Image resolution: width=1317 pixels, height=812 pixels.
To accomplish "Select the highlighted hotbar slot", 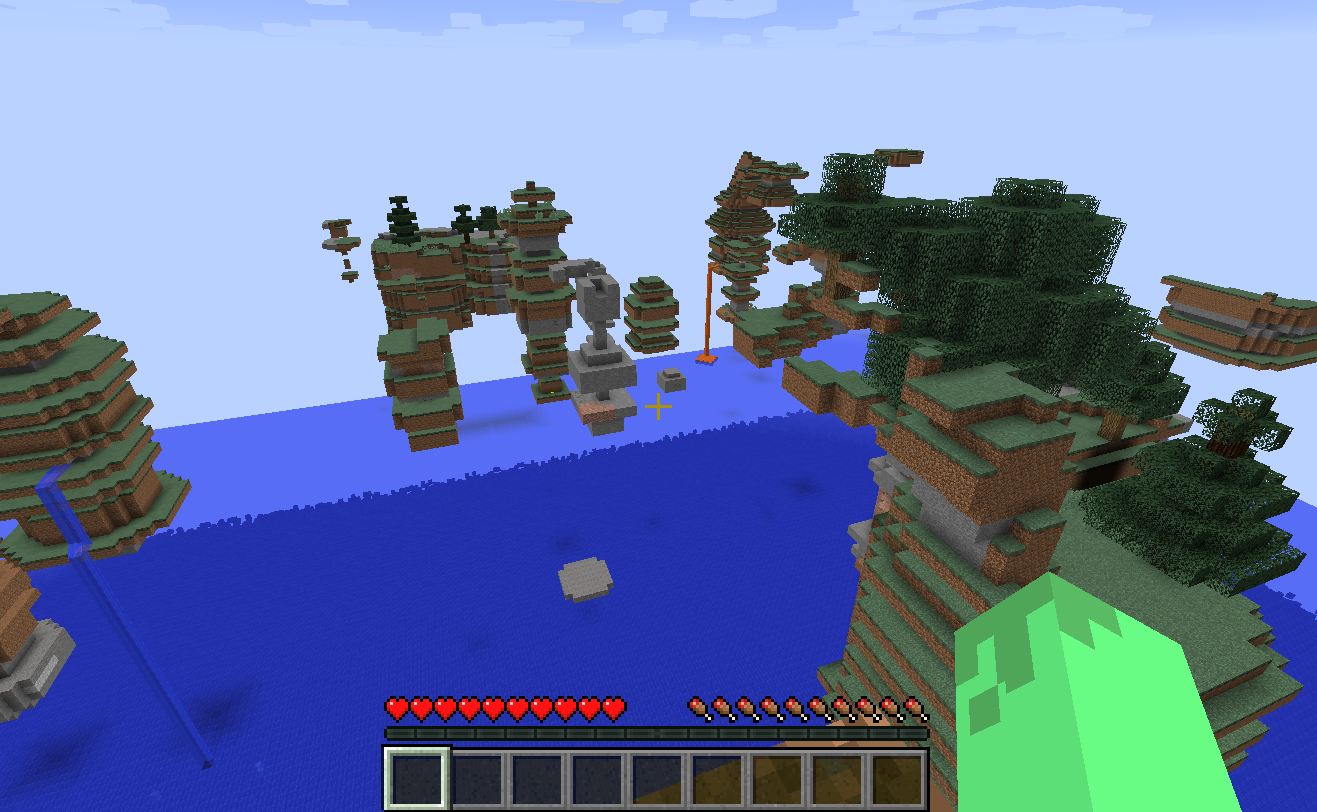I will point(418,779).
